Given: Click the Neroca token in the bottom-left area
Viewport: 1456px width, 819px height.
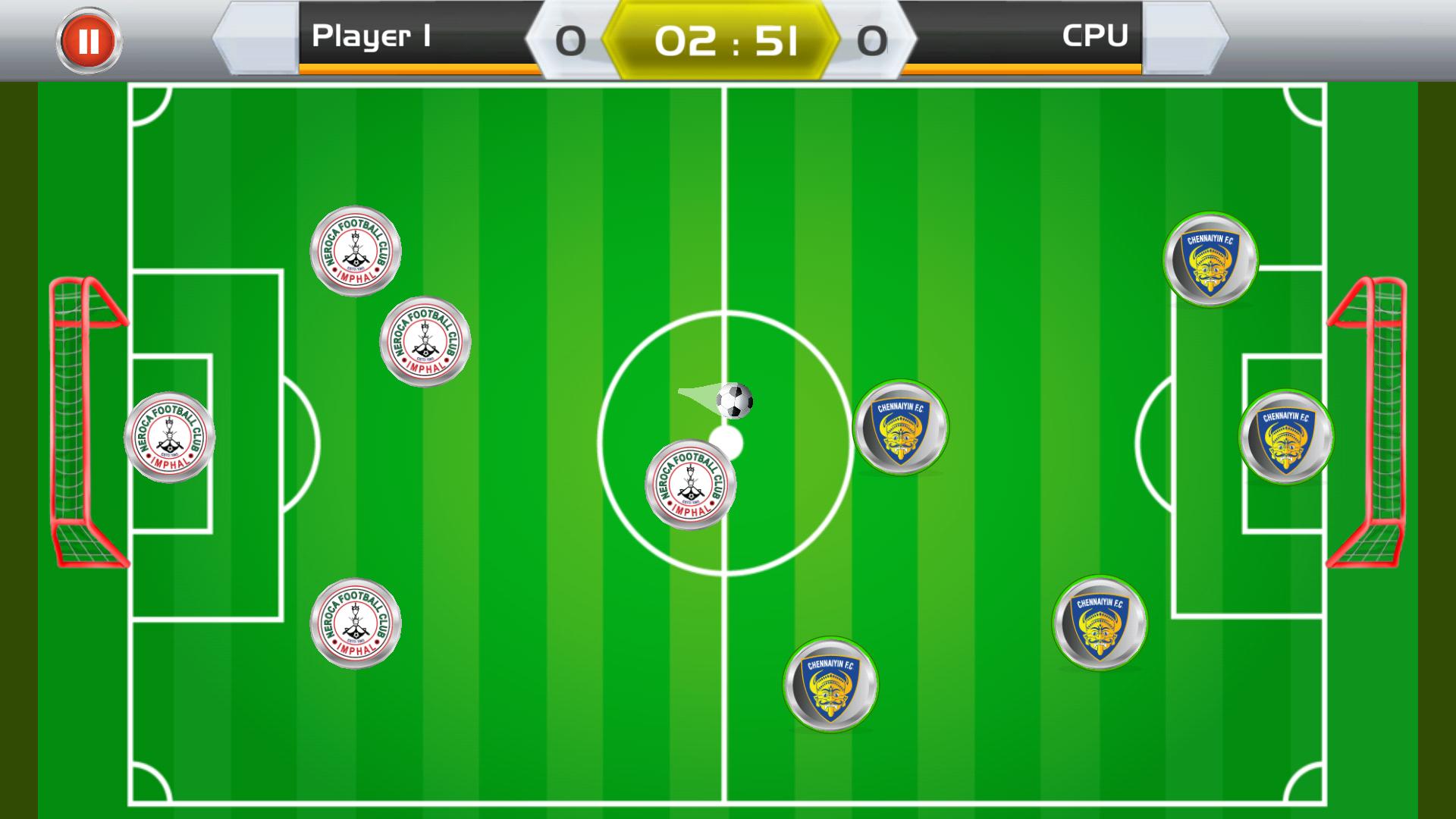Looking at the screenshot, I should click(x=355, y=622).
